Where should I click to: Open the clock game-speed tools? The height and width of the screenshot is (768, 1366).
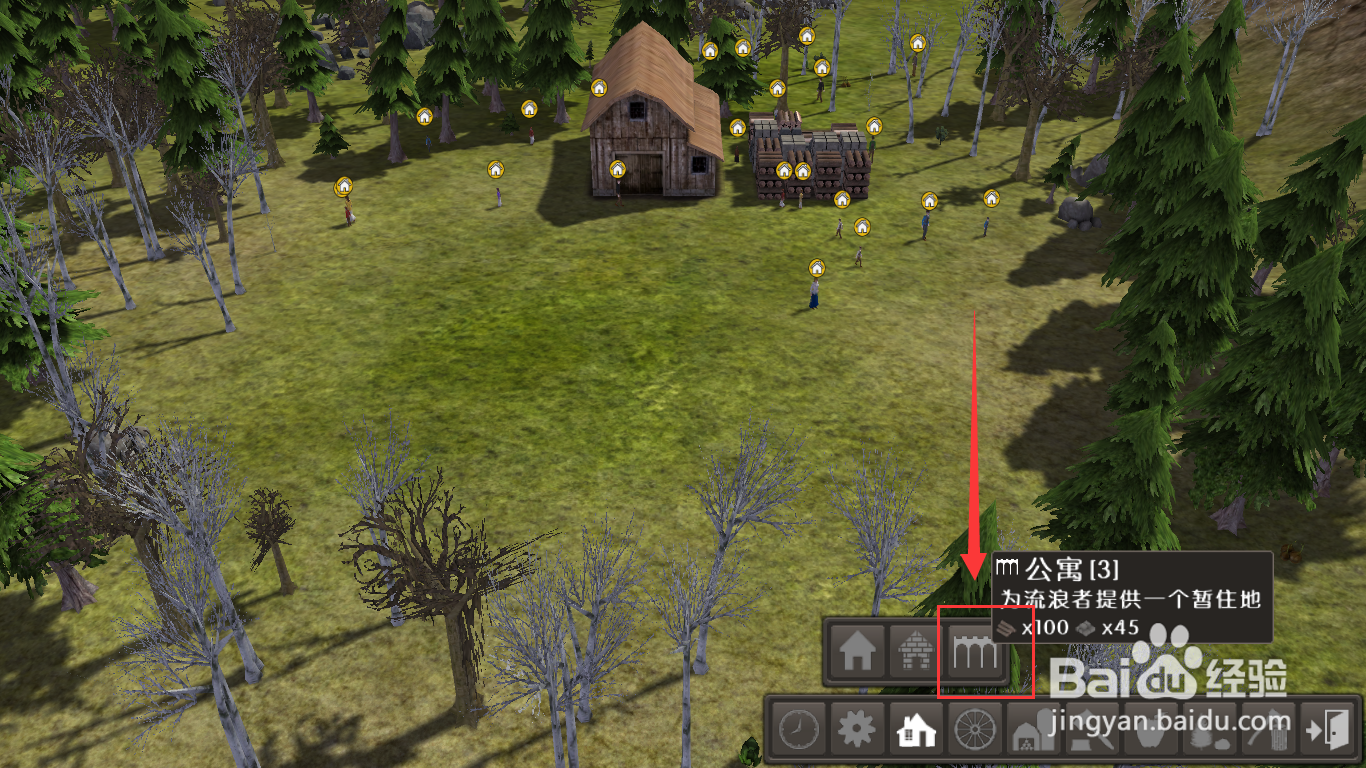[797, 731]
